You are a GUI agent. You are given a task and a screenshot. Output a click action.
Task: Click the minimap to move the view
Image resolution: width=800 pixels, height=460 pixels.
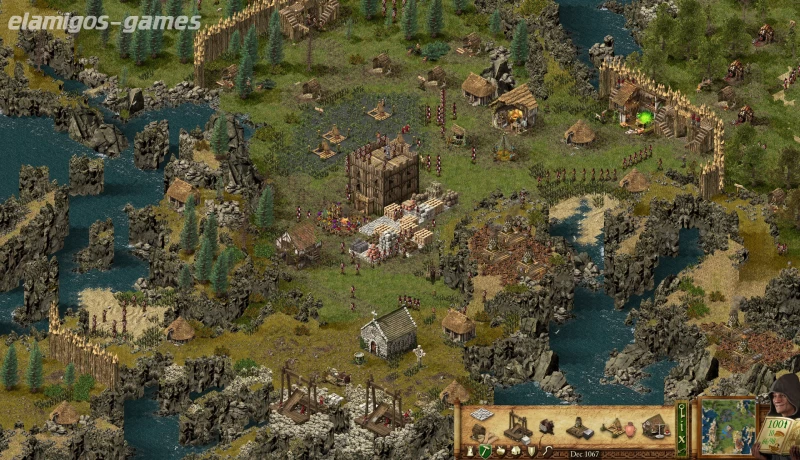(727, 426)
